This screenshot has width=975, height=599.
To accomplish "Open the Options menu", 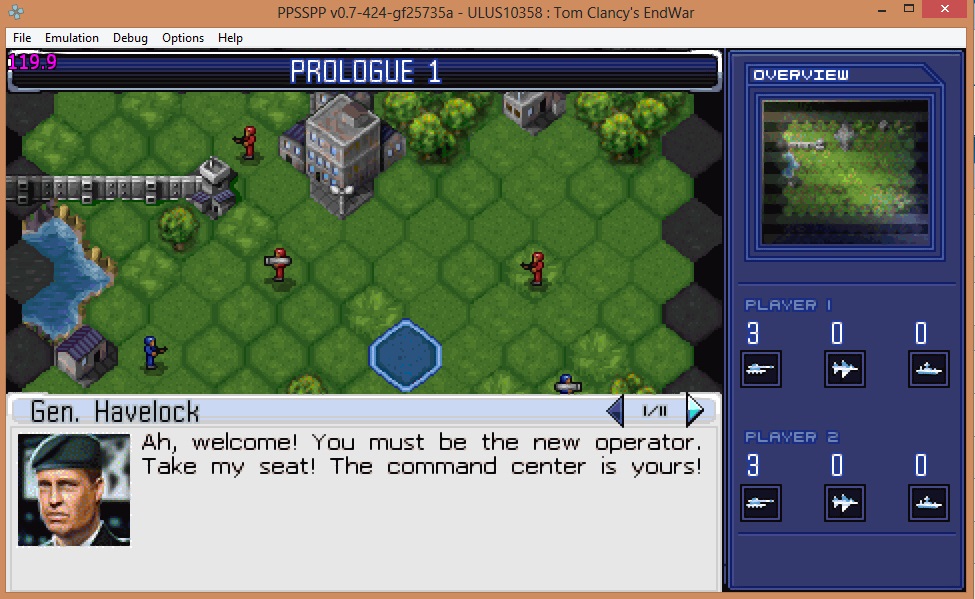I will (183, 38).
